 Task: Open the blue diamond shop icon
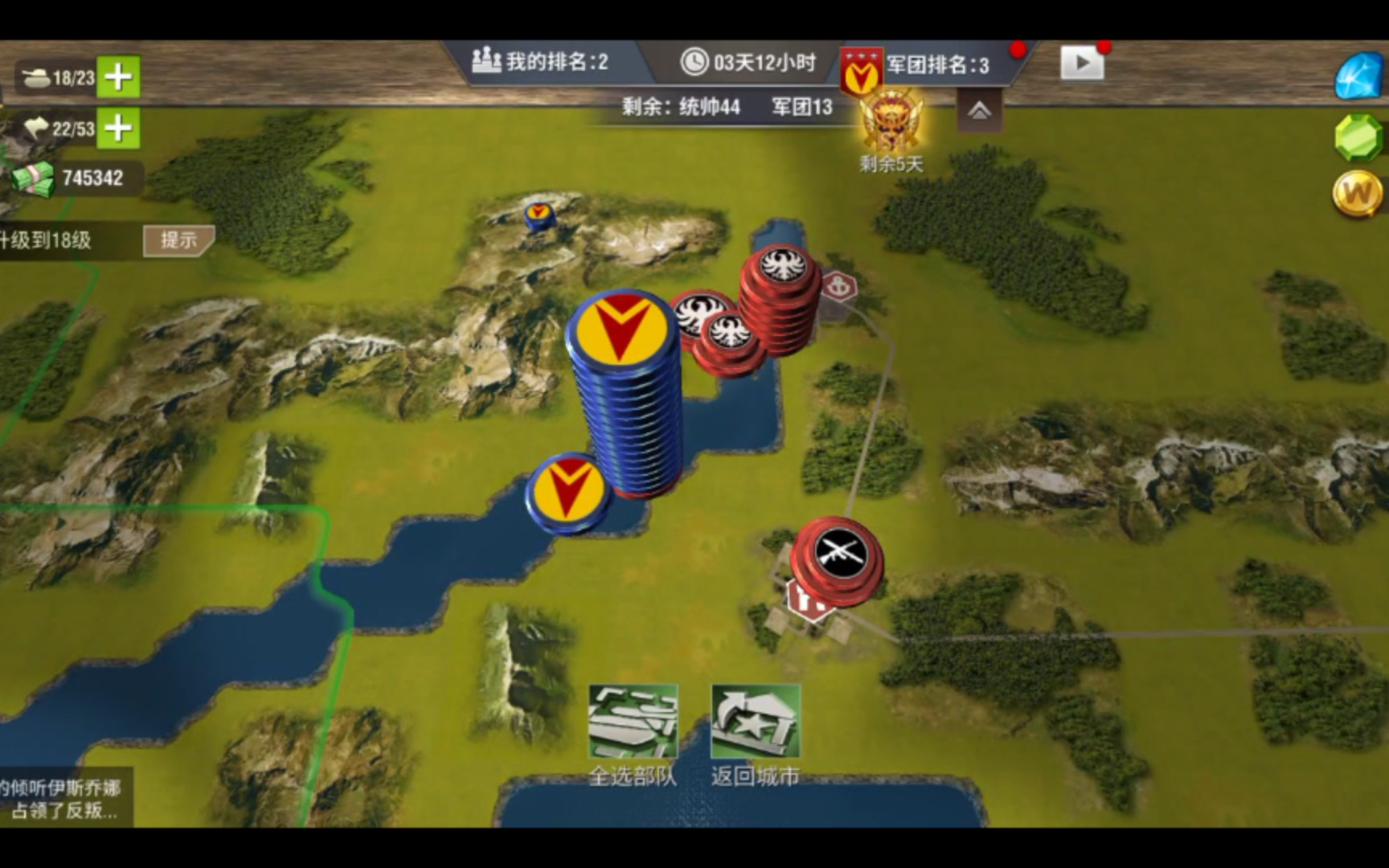[1358, 76]
